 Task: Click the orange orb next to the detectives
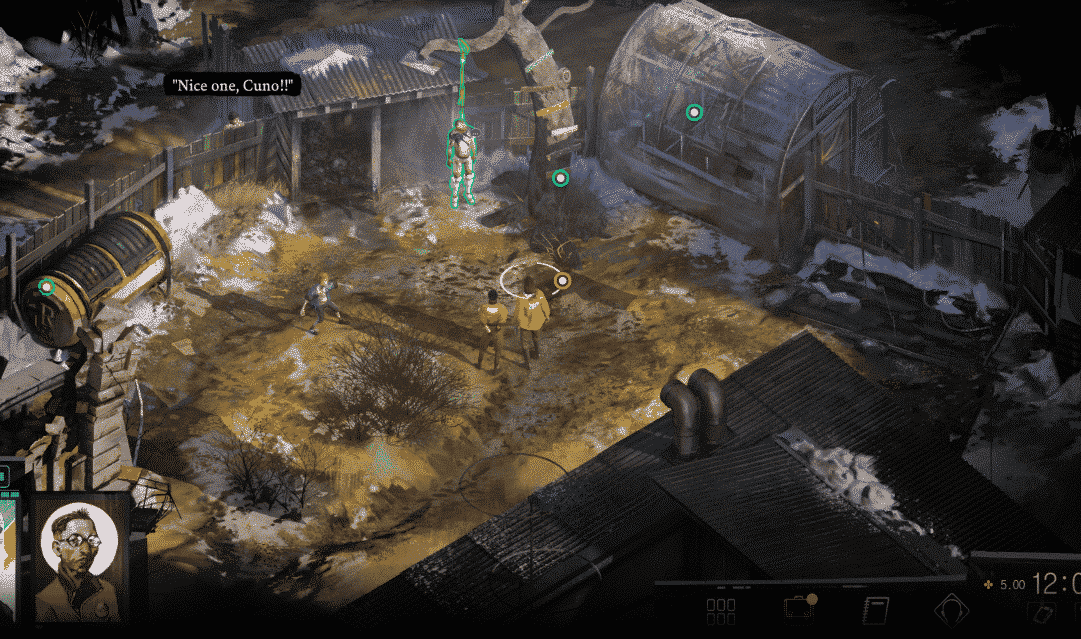click(562, 281)
